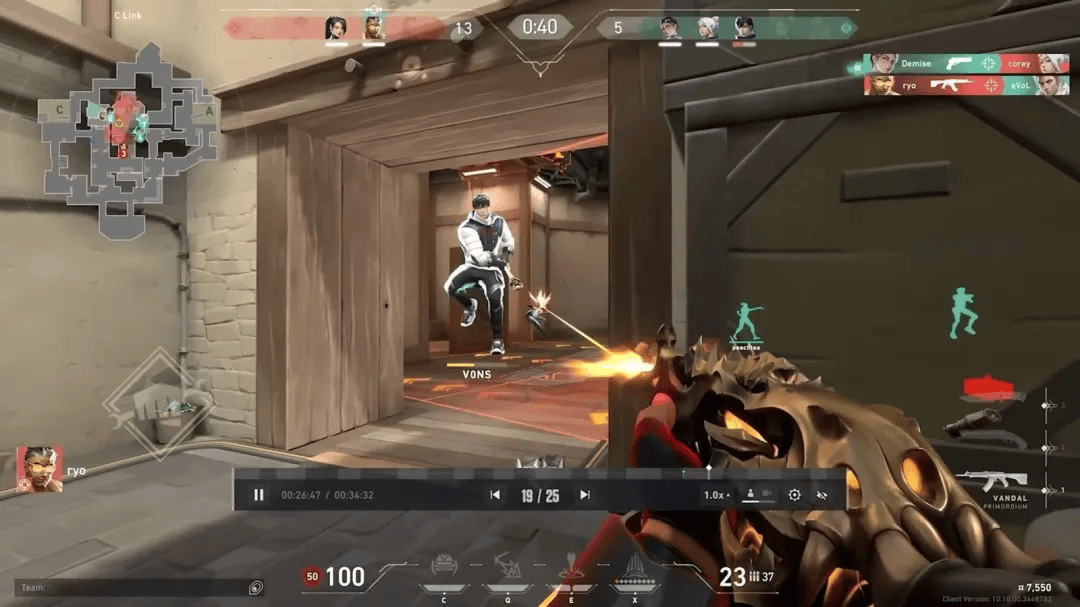
Task: Skip to the previous round
Action: tap(495, 495)
